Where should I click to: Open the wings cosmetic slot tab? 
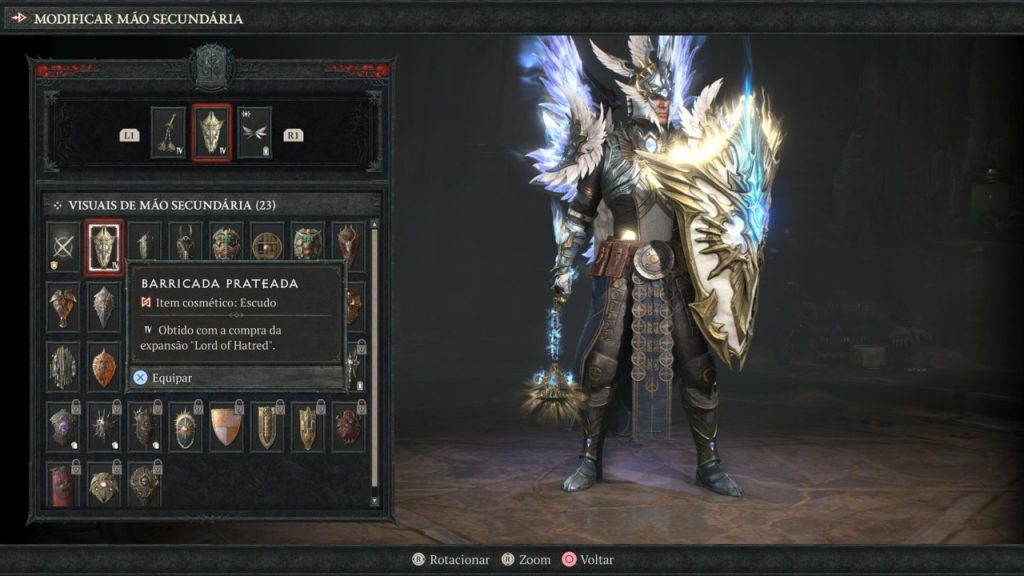254,132
